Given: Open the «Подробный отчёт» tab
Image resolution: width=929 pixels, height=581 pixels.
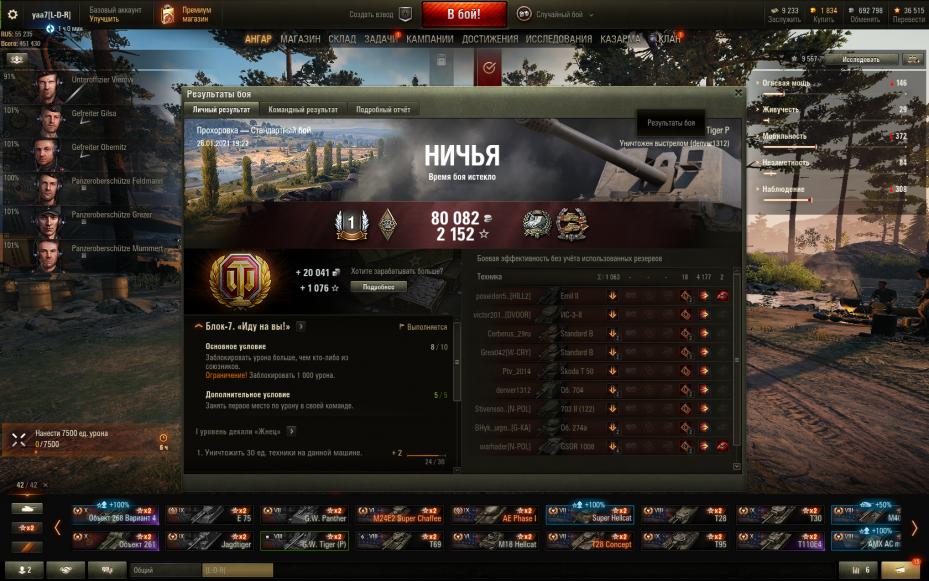Looking at the screenshot, I should (385, 109).
